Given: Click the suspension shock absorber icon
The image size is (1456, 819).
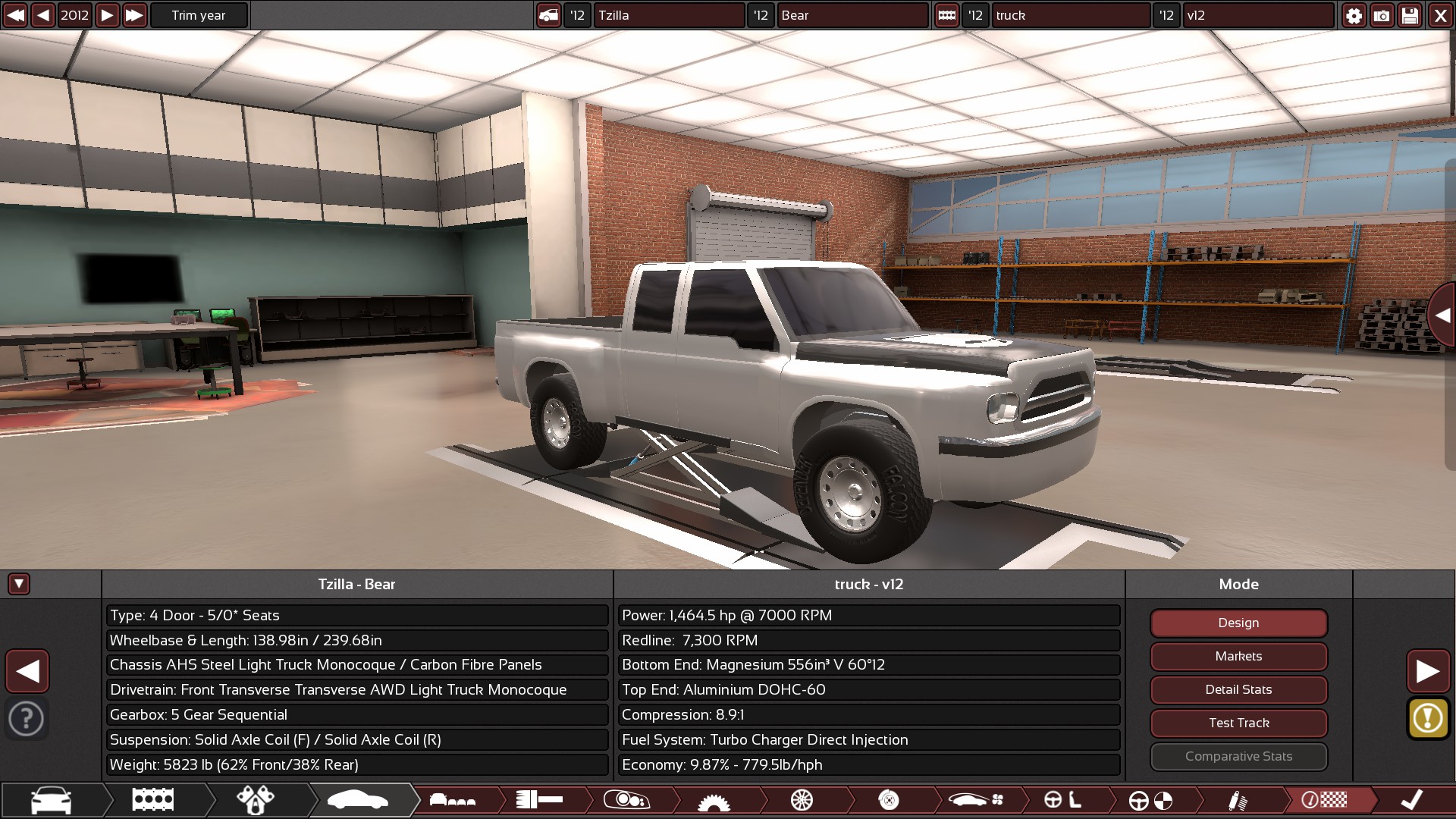Looking at the screenshot, I should coord(1239,800).
